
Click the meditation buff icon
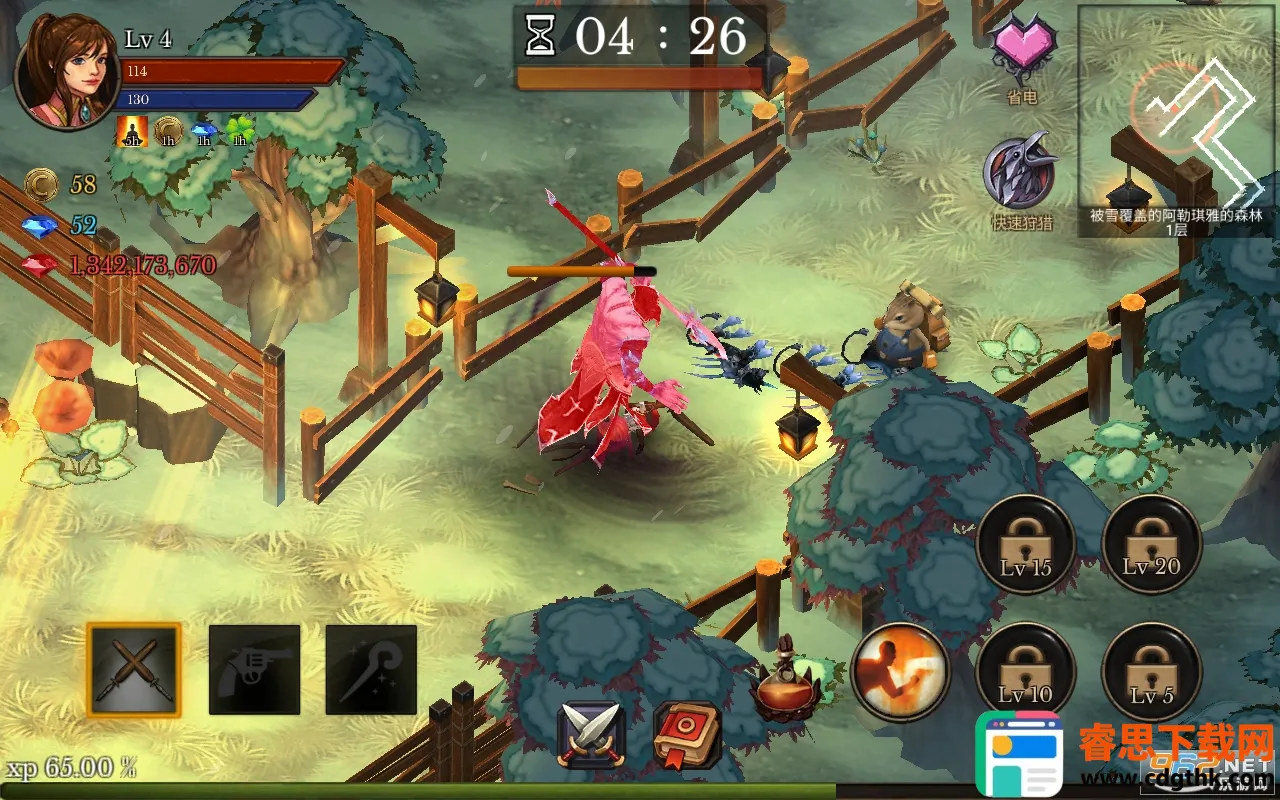click(132, 131)
